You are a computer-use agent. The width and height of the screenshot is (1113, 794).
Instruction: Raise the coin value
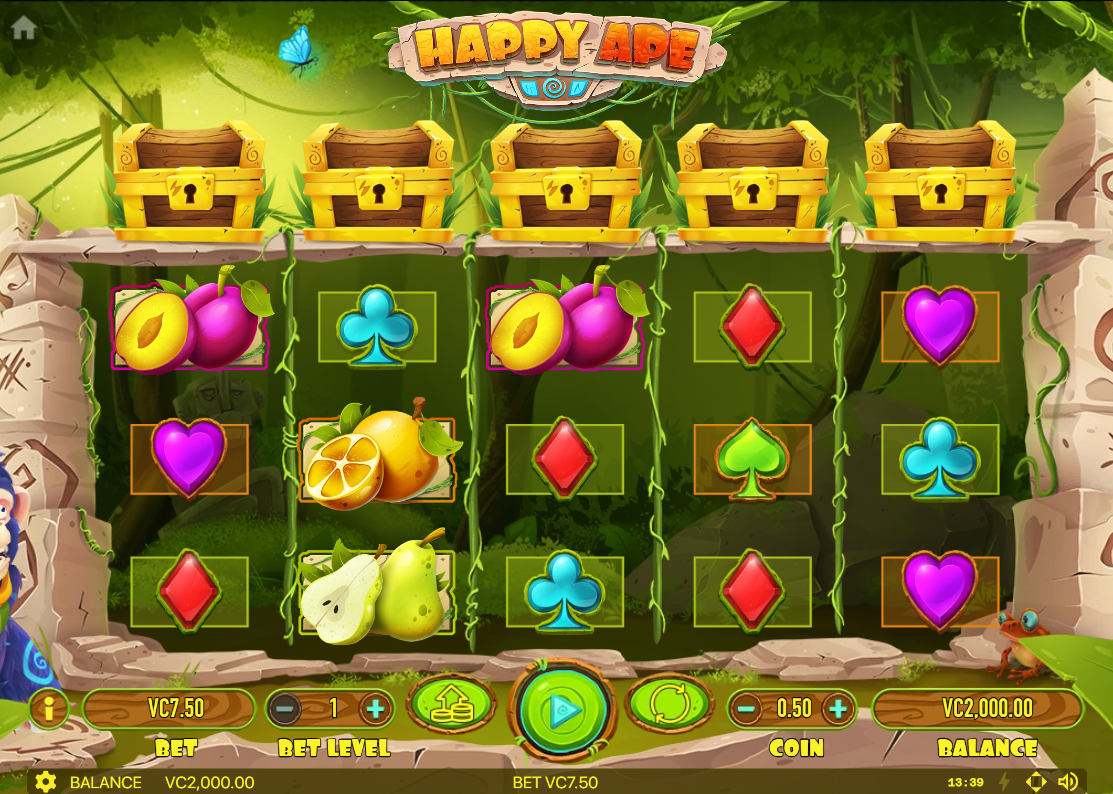838,709
